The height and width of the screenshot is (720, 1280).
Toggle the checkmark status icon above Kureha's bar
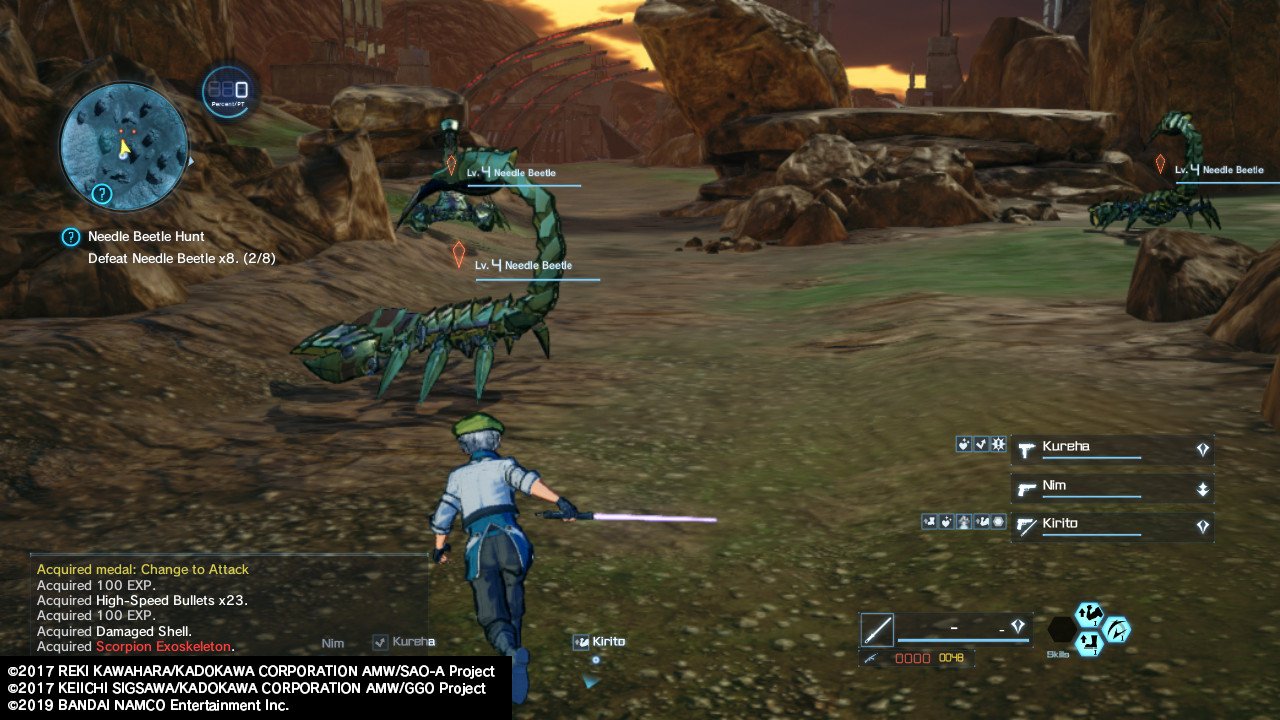pos(981,444)
